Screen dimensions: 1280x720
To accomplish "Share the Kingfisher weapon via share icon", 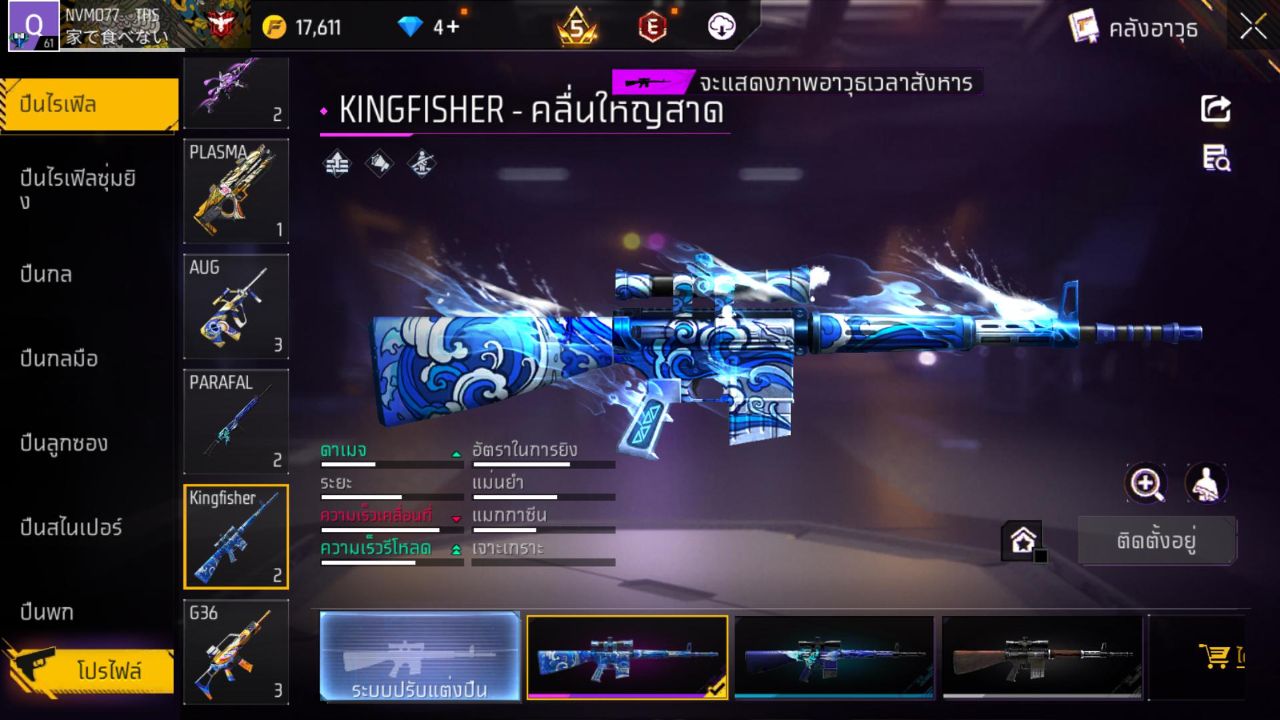I will [x=1215, y=110].
